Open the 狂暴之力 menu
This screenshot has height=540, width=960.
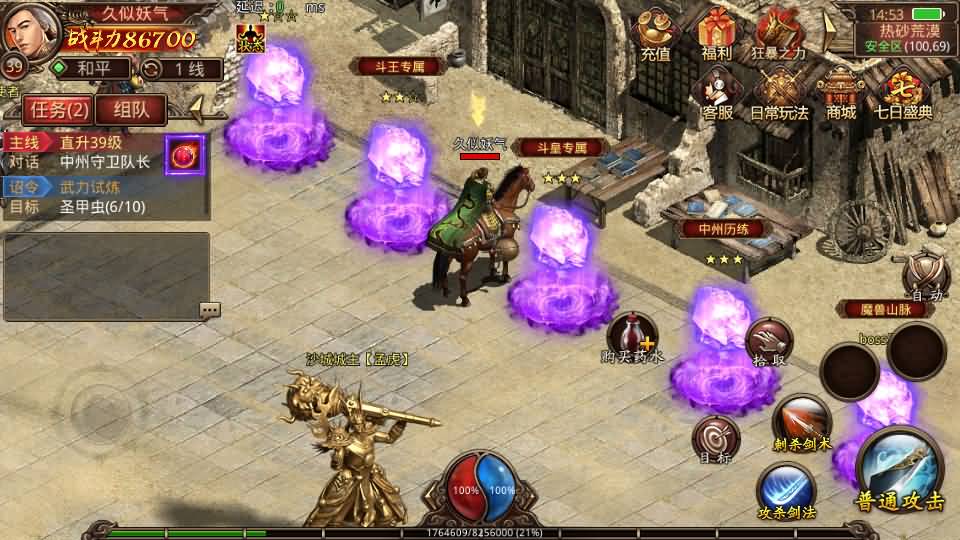779,36
